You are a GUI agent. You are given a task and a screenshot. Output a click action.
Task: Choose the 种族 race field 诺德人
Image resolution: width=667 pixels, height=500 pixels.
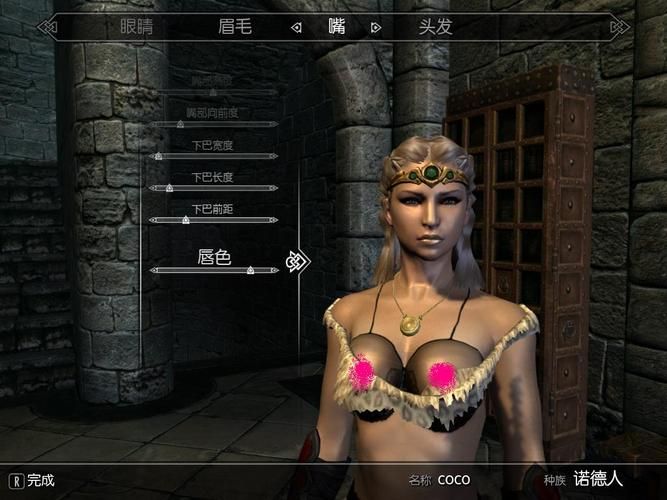pyautogui.click(x=598, y=480)
